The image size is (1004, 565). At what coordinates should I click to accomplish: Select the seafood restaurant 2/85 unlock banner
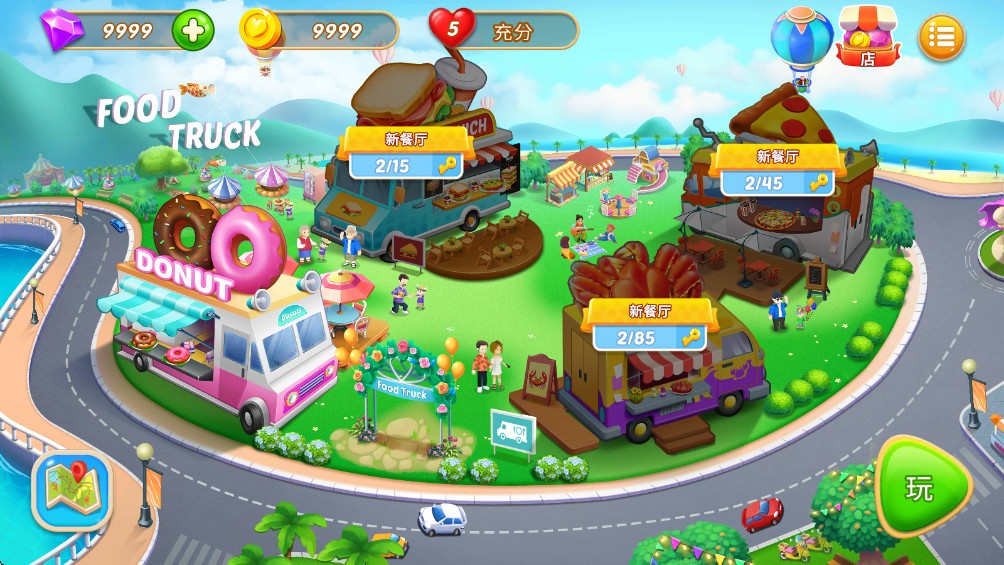tap(649, 326)
